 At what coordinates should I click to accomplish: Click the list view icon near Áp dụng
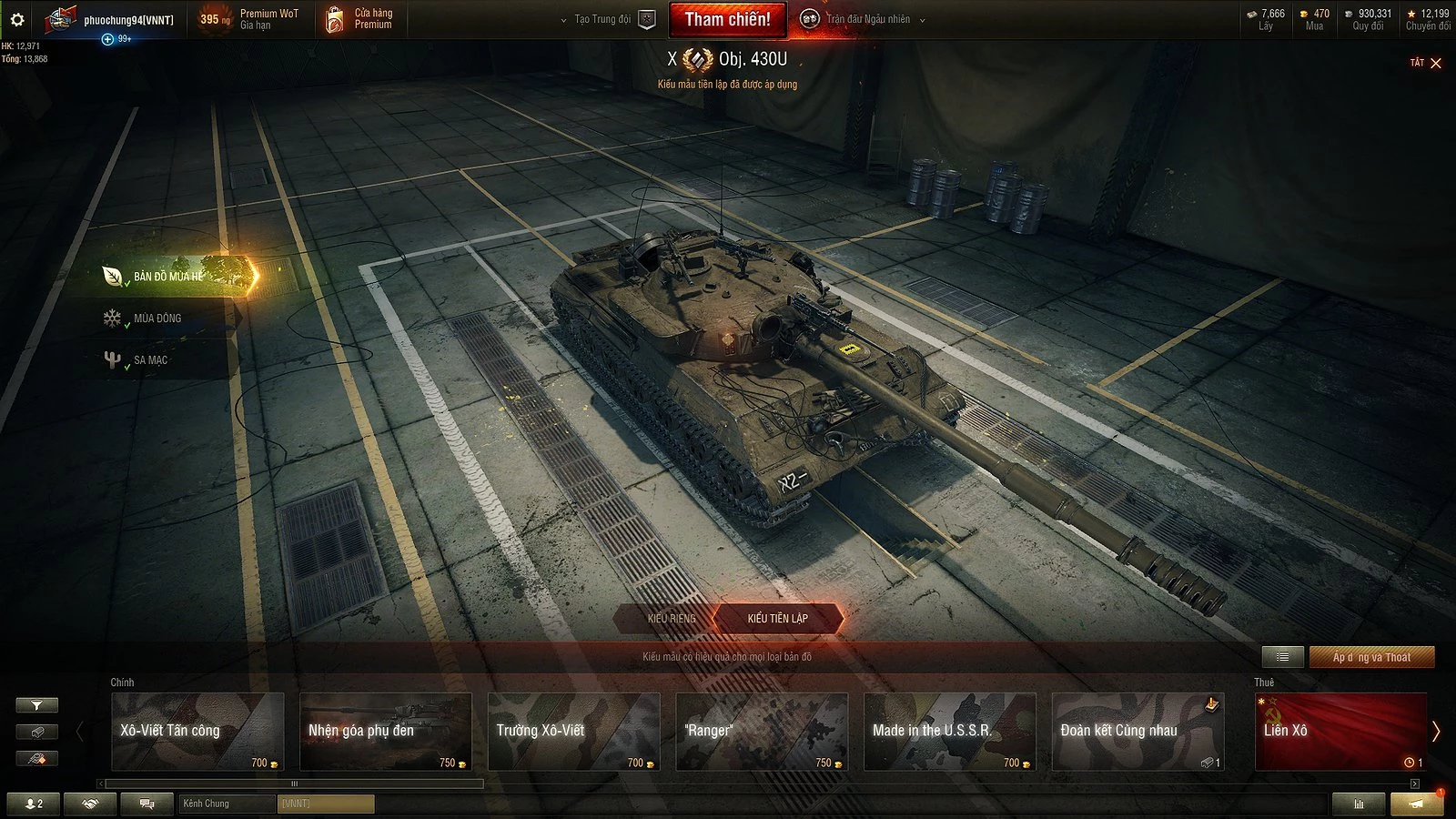click(1281, 656)
